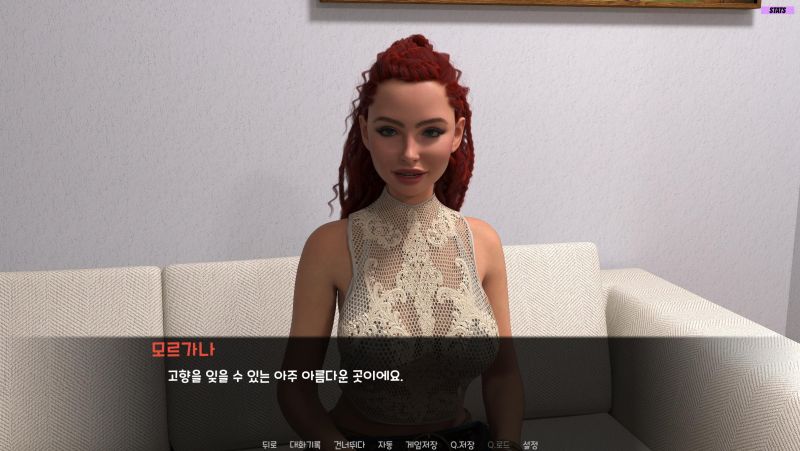Toggle 자동 auto-advance mode

click(x=385, y=444)
